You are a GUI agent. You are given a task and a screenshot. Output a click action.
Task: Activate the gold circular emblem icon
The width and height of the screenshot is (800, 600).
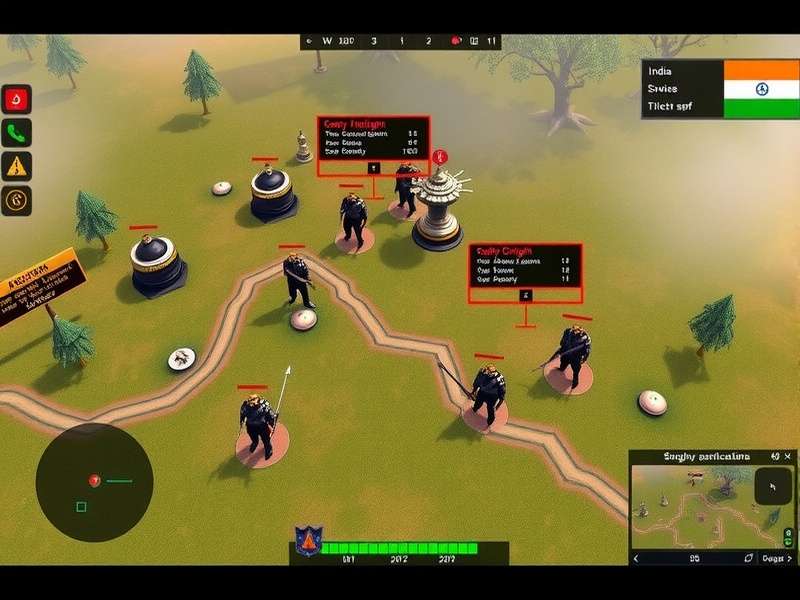tap(17, 200)
